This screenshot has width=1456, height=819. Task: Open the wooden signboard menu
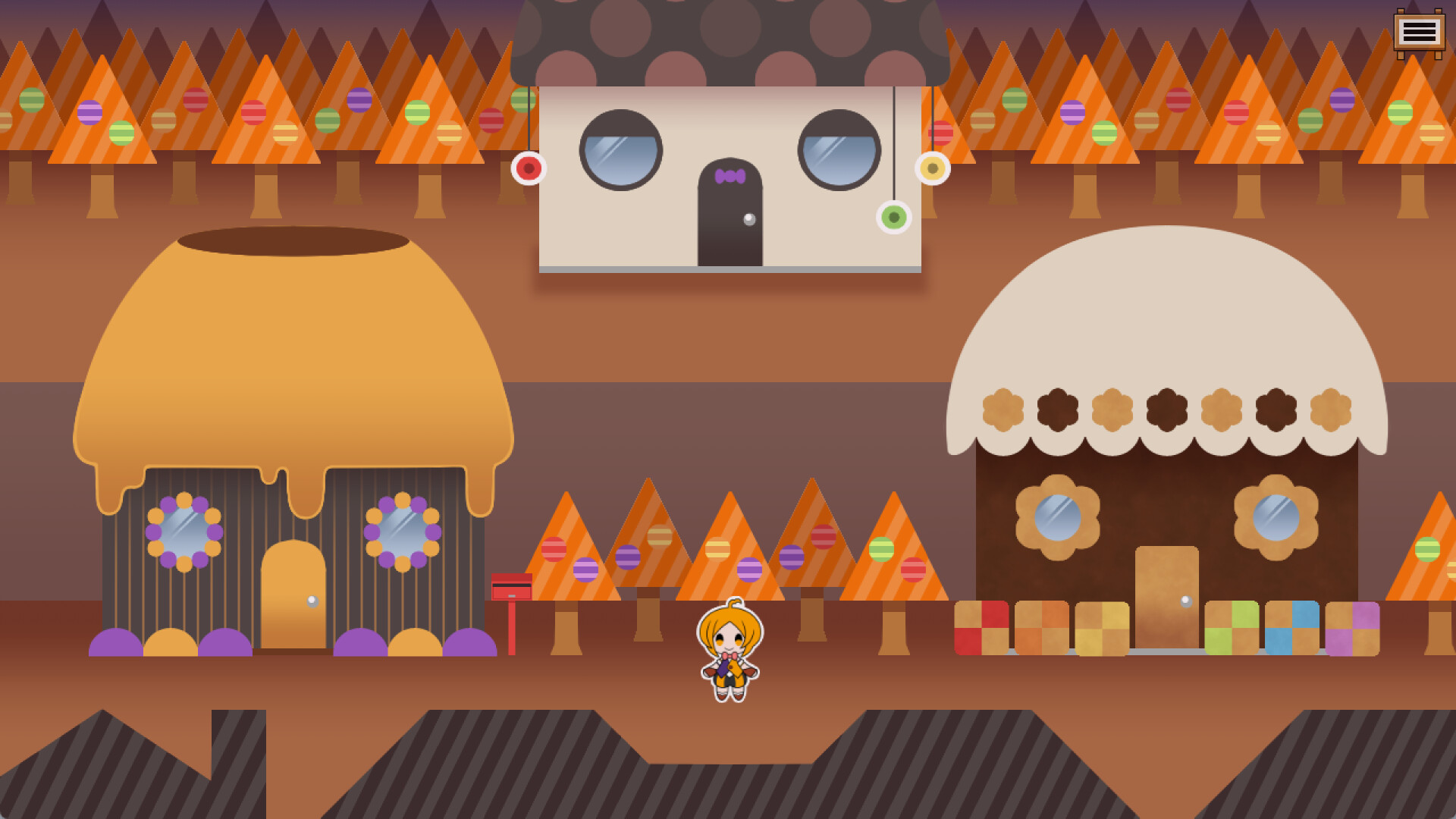tap(1420, 32)
